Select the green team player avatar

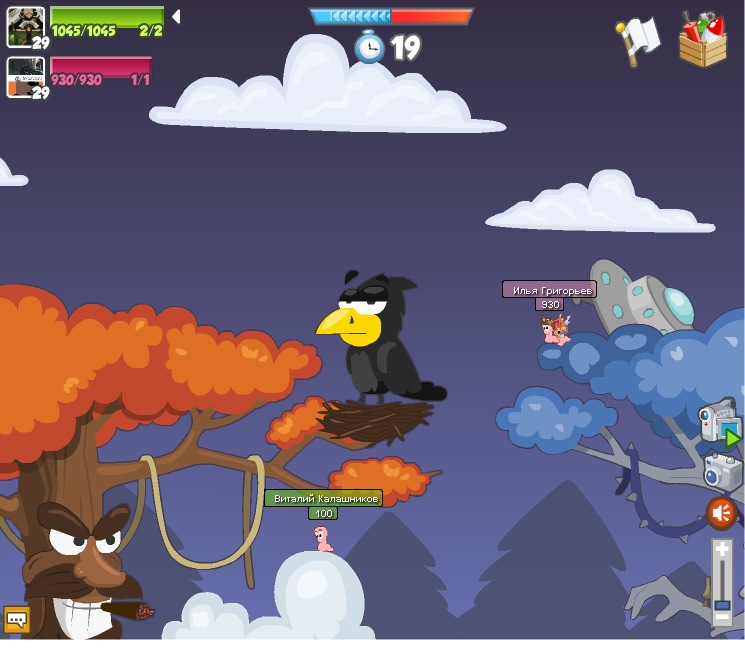pos(25,25)
